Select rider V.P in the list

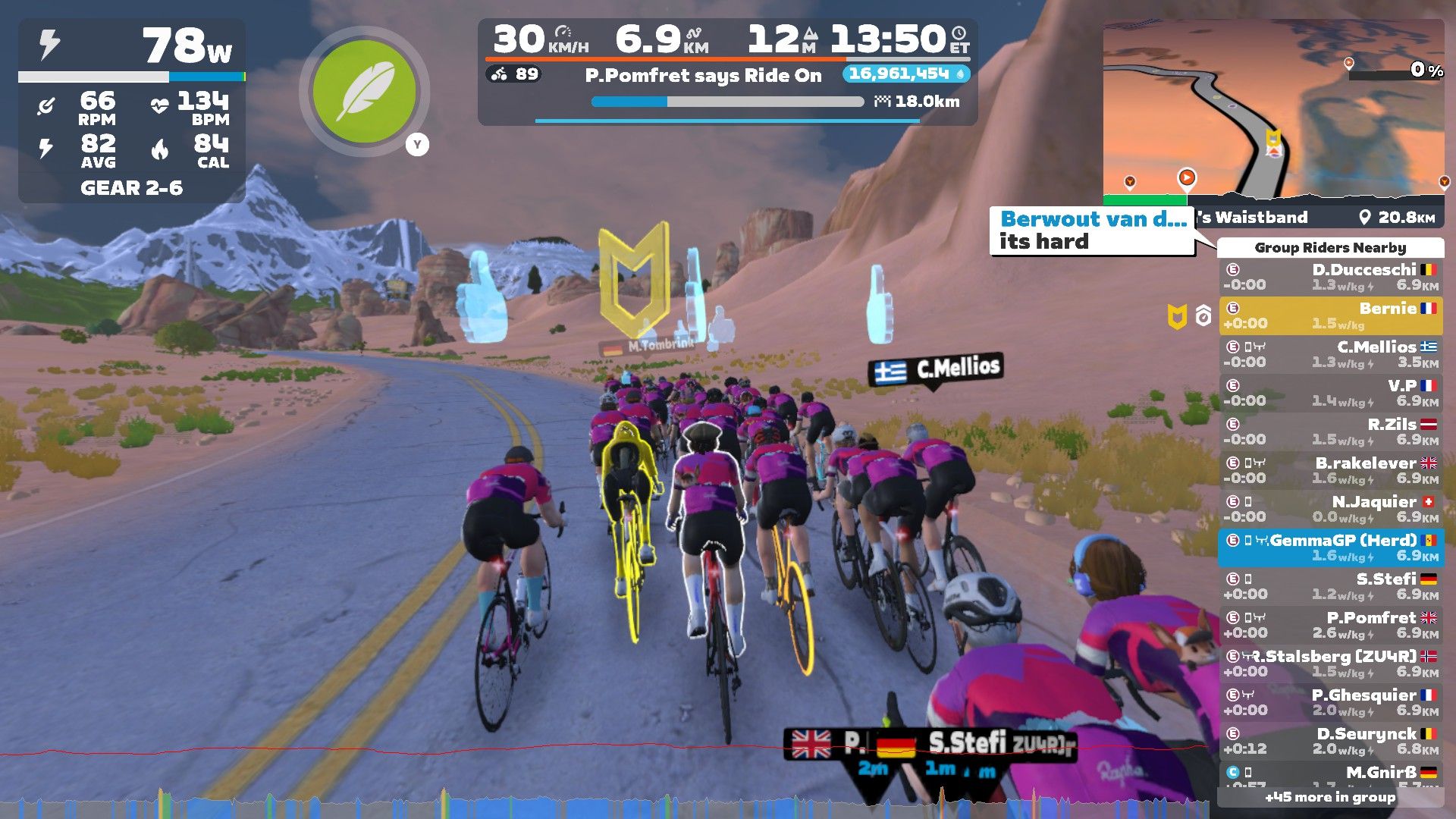1331,393
